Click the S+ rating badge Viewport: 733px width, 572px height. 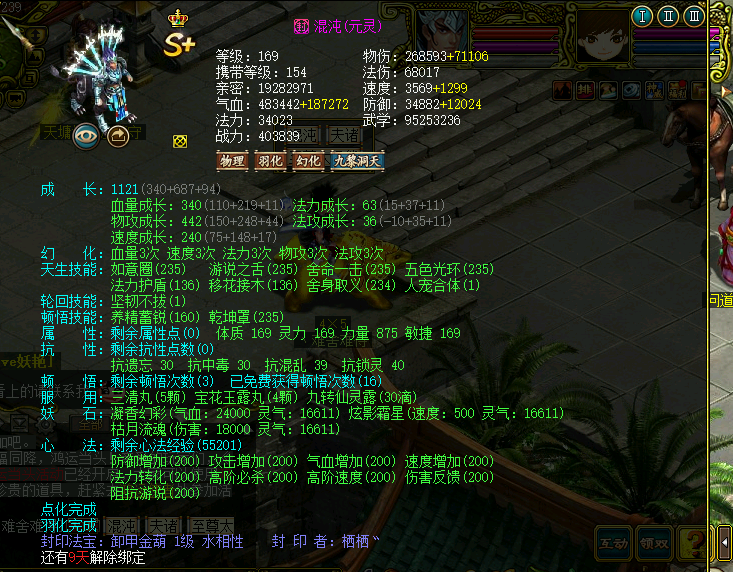(x=180, y=44)
